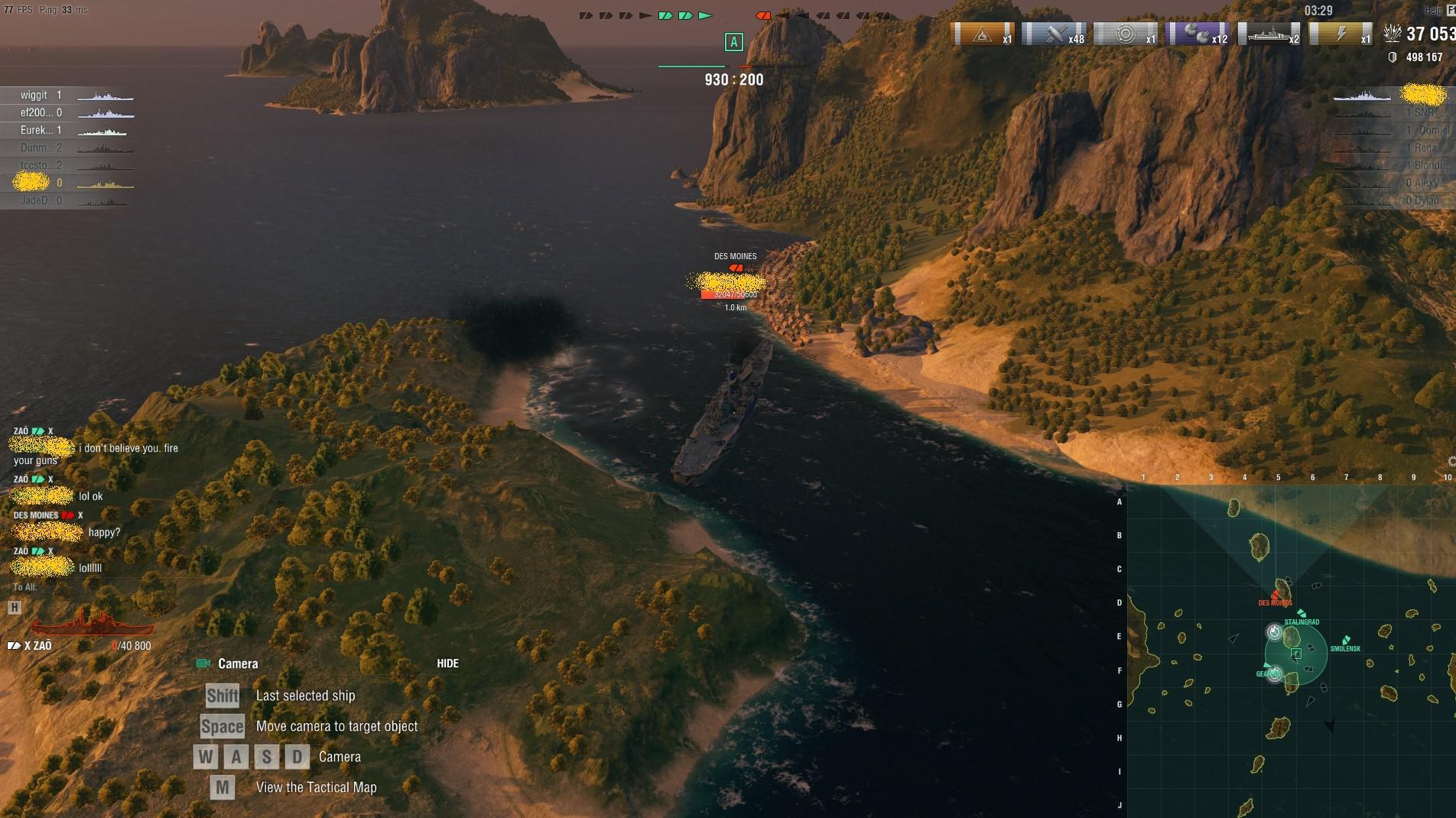Click the capture point A indicator
This screenshot has width=1456, height=818.
[733, 44]
